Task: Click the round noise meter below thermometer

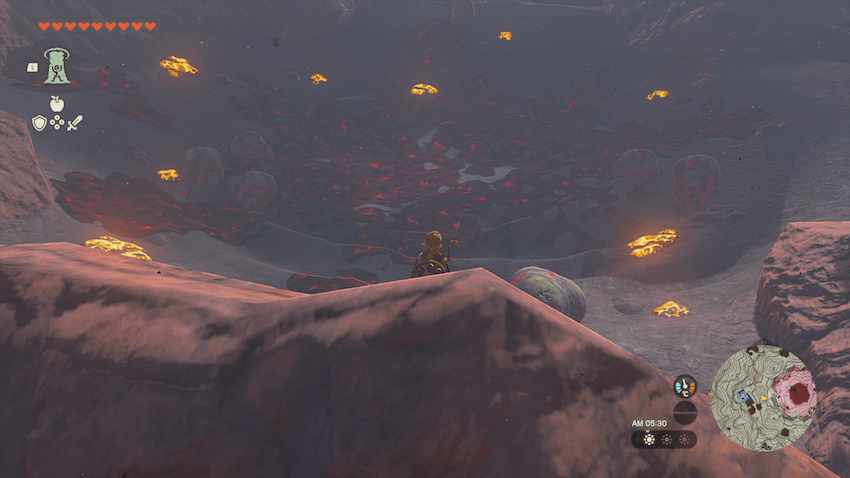Action: [685, 411]
